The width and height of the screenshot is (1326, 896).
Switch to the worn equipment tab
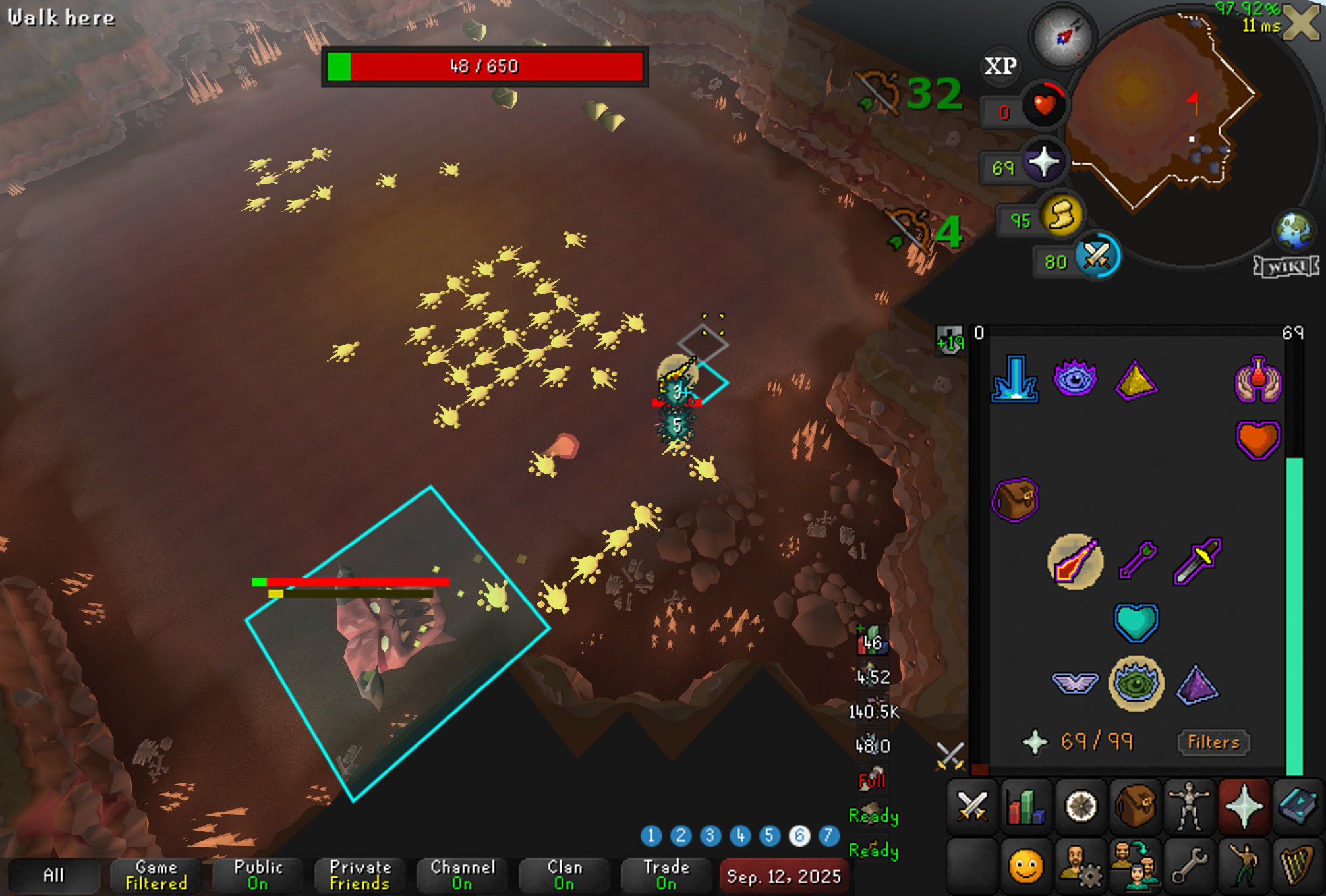pos(1189,806)
